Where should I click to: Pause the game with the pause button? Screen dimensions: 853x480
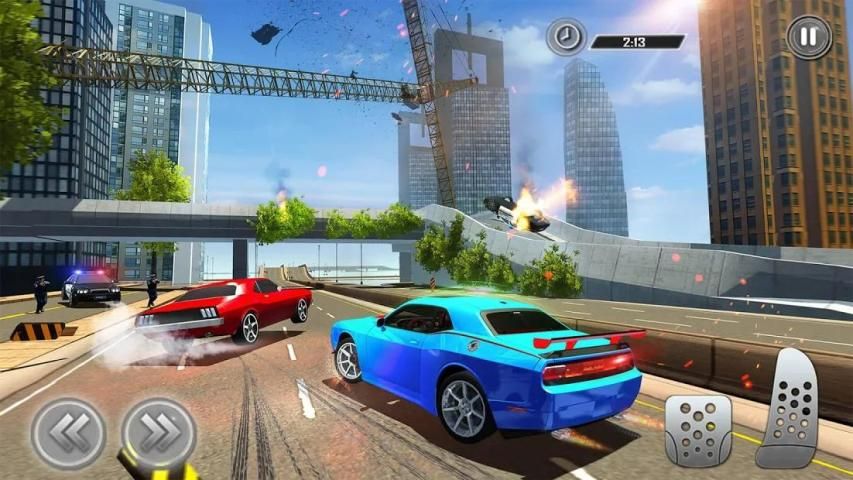pyautogui.click(x=809, y=37)
